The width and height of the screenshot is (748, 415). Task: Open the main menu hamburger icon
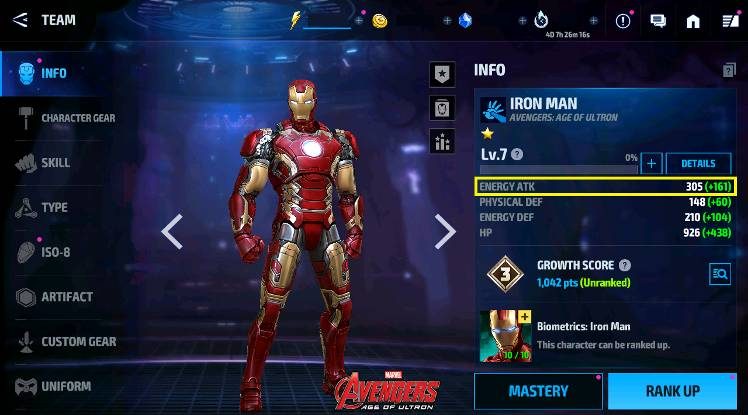pyautogui.click(x=726, y=20)
